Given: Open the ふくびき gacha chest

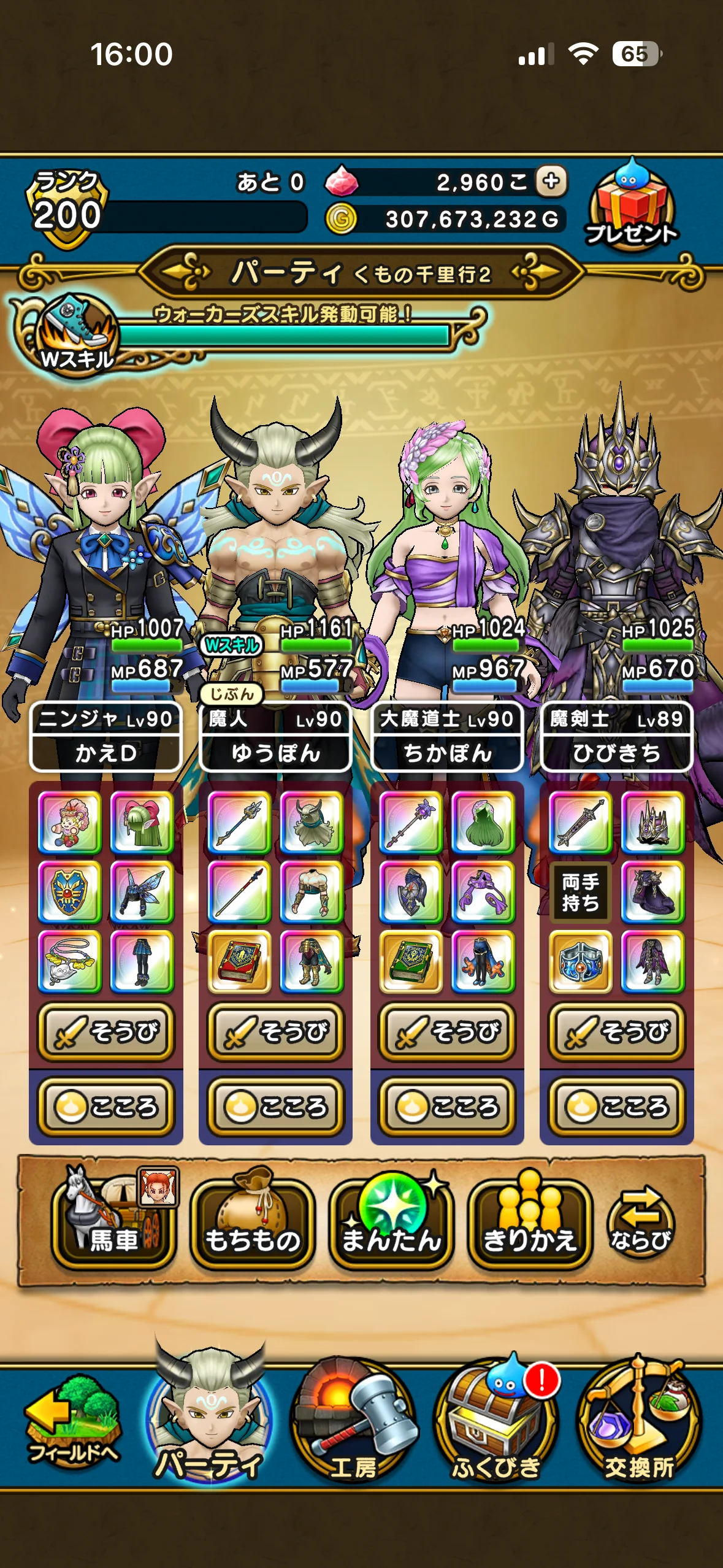Looking at the screenshot, I should click(495, 1424).
